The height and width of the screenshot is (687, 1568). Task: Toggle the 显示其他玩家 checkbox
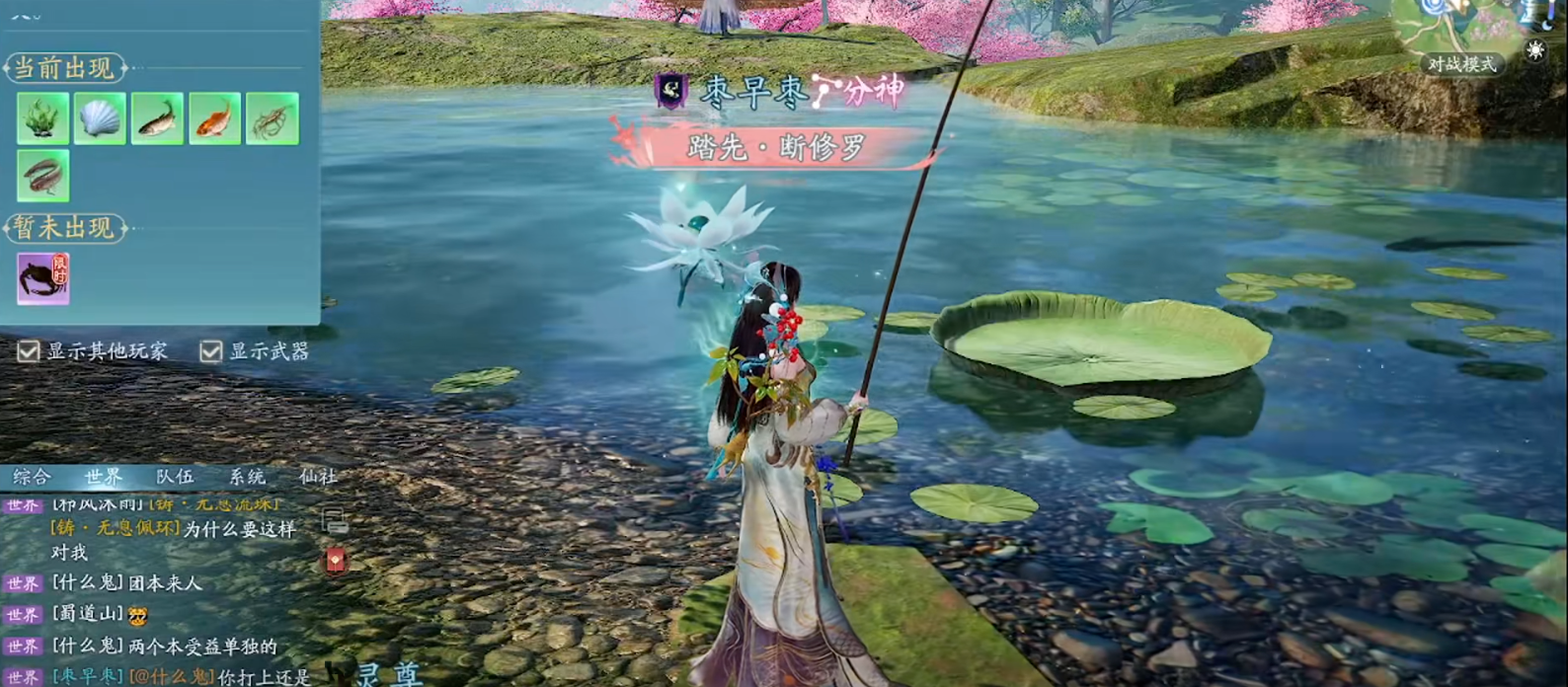pyautogui.click(x=29, y=351)
